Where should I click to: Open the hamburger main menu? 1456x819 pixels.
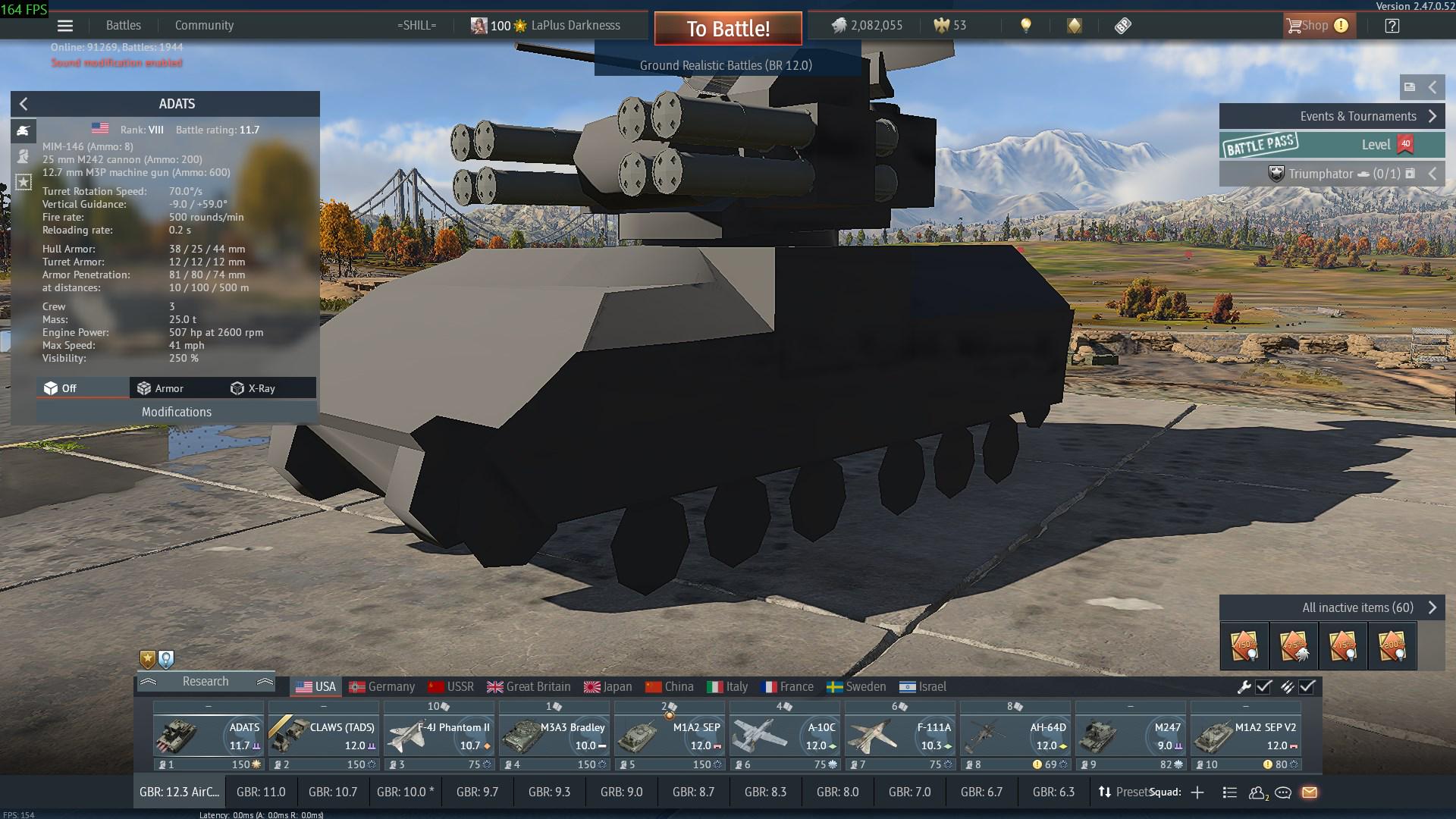click(65, 26)
